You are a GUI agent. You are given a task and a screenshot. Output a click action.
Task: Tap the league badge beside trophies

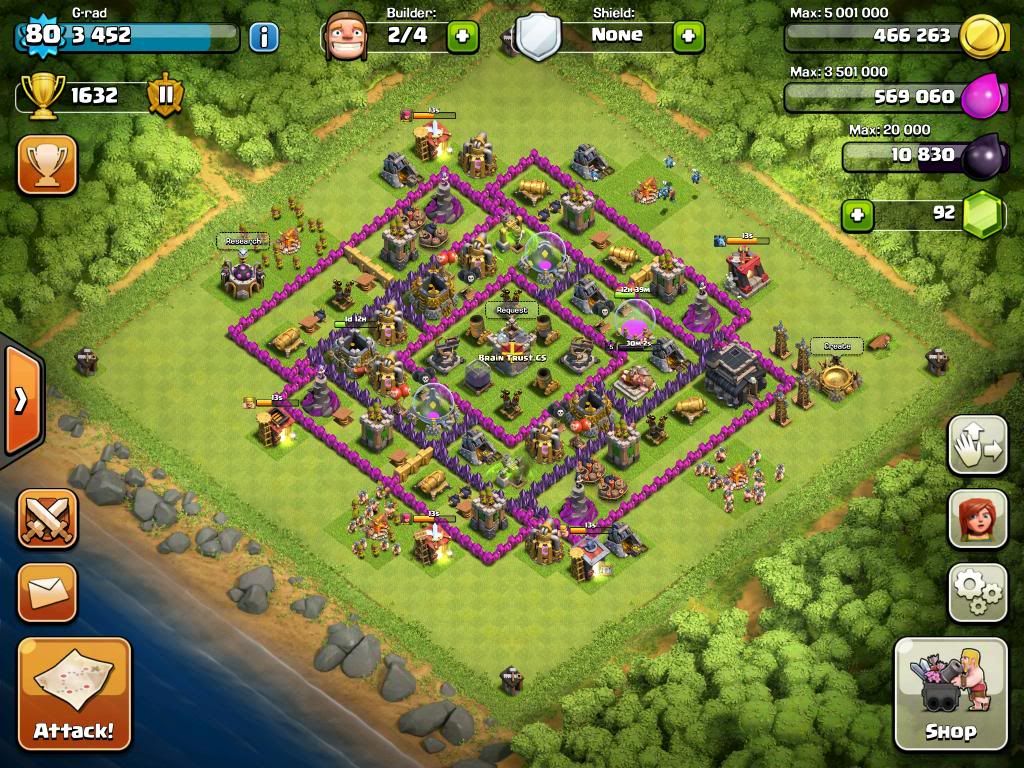click(165, 96)
